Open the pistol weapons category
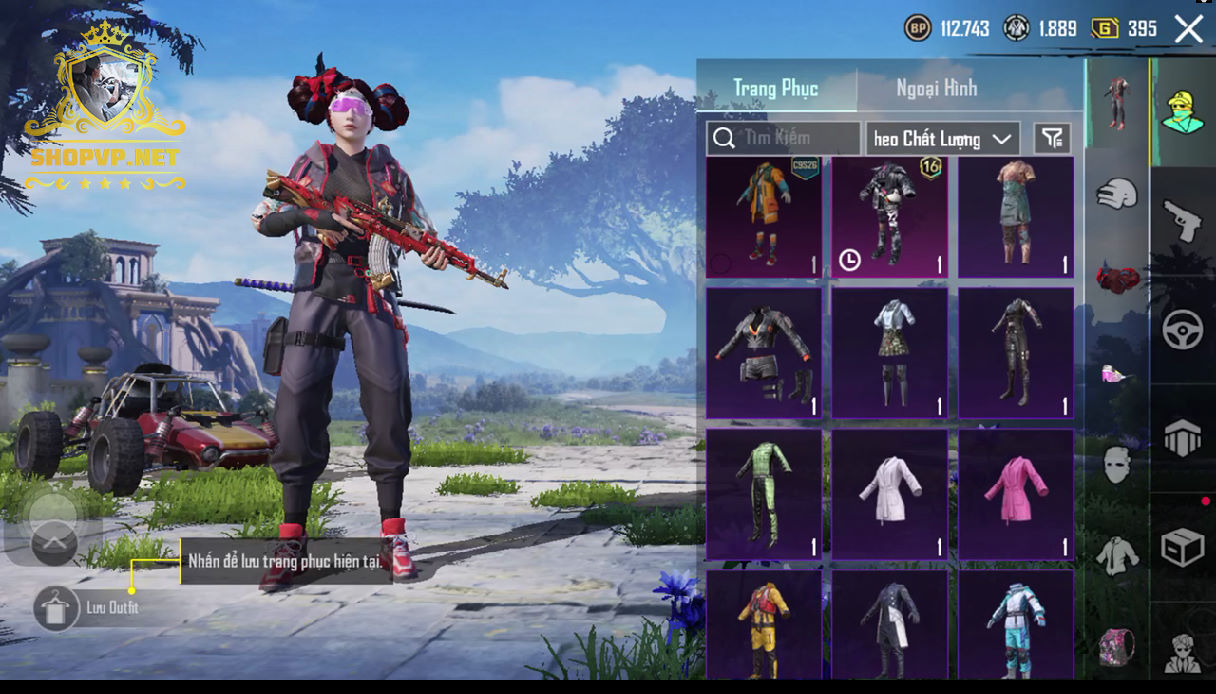The height and width of the screenshot is (694, 1216). 1182,221
